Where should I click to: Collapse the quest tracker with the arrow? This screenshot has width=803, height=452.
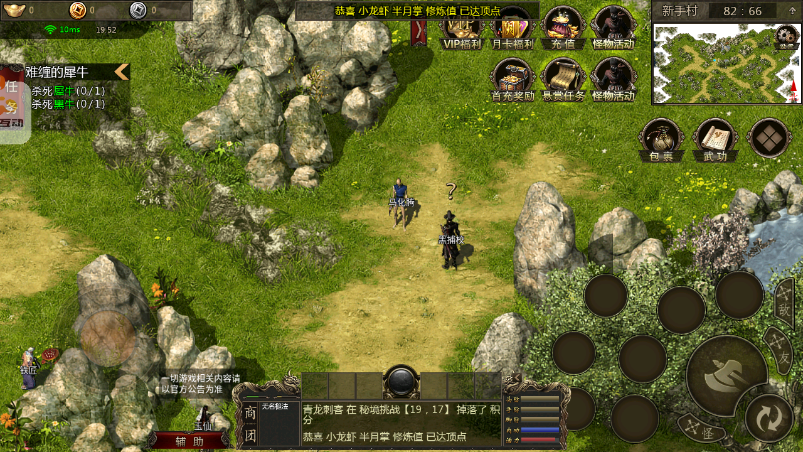pyautogui.click(x=121, y=71)
